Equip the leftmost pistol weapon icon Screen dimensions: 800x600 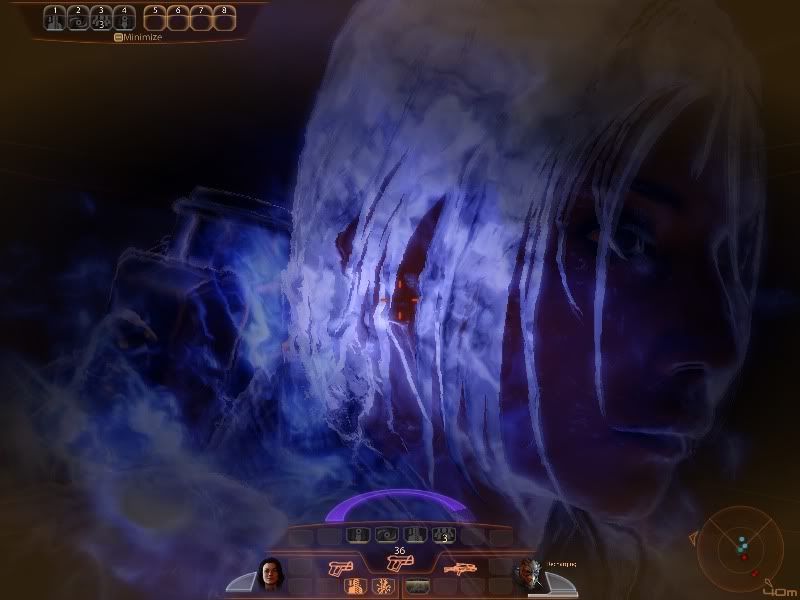(x=340, y=567)
